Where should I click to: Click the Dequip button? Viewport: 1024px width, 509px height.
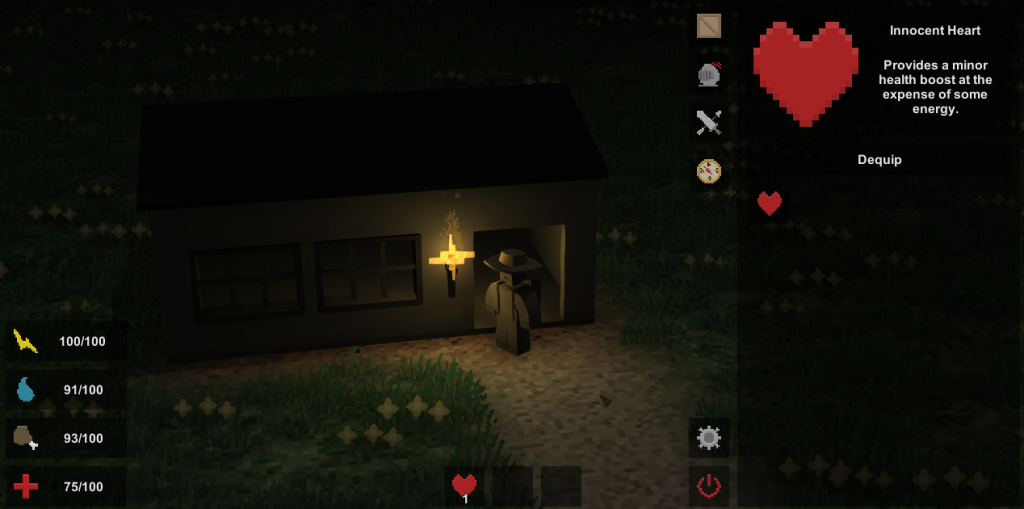pyautogui.click(x=879, y=160)
